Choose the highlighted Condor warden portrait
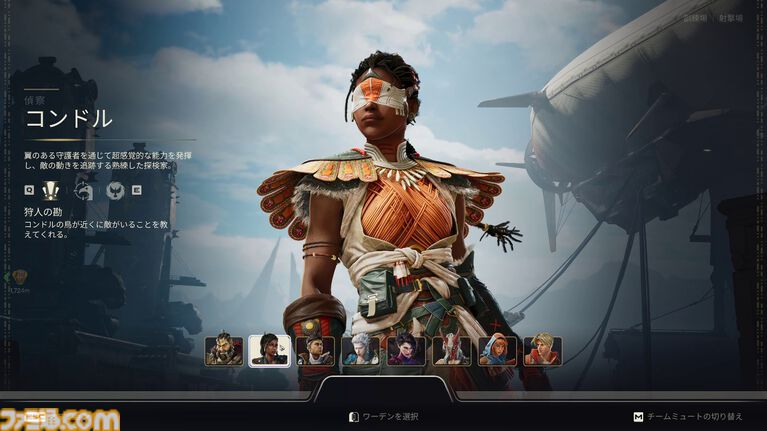 pyautogui.click(x=269, y=350)
